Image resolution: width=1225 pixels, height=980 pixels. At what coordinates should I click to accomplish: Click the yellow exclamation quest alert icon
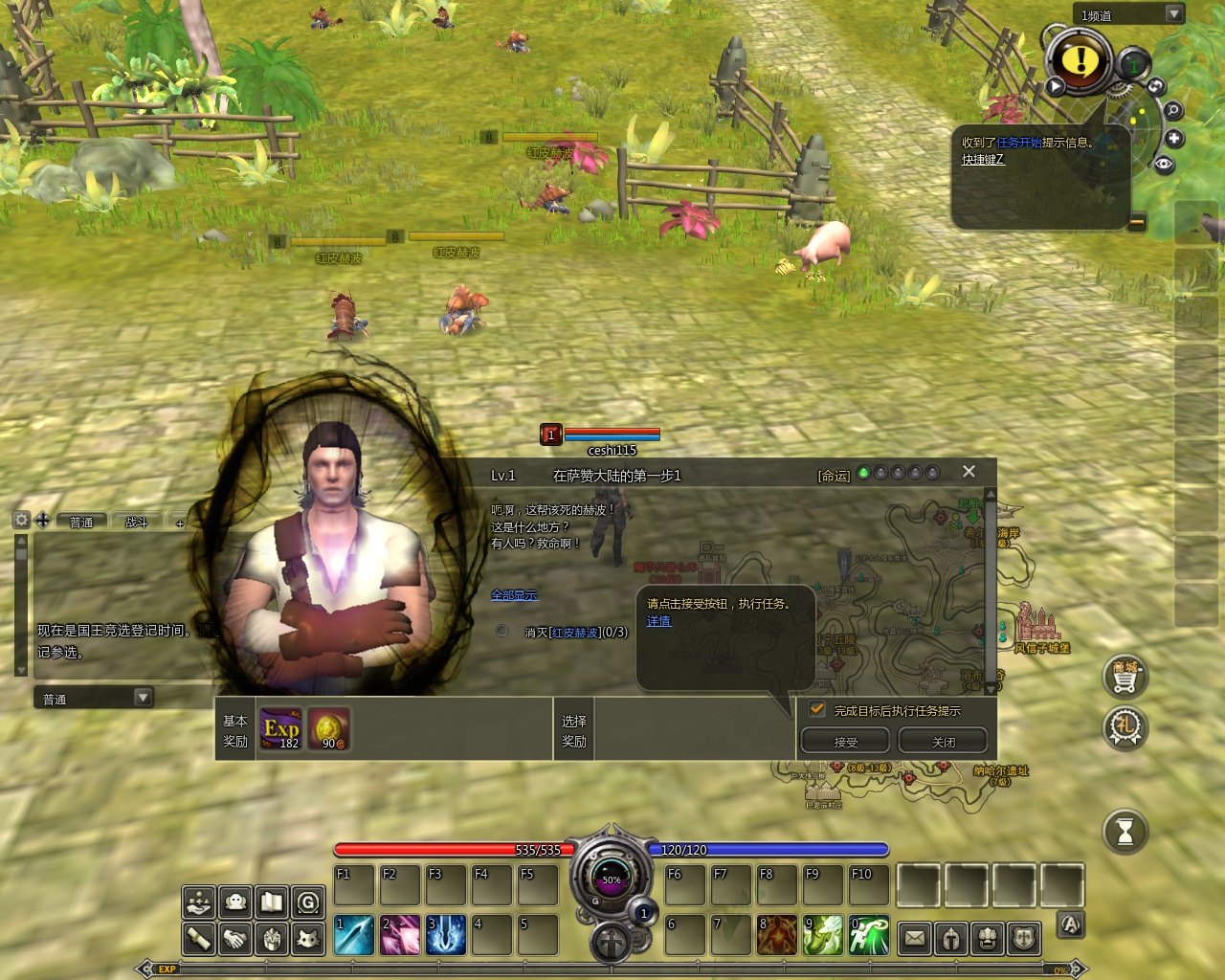coord(1080,60)
